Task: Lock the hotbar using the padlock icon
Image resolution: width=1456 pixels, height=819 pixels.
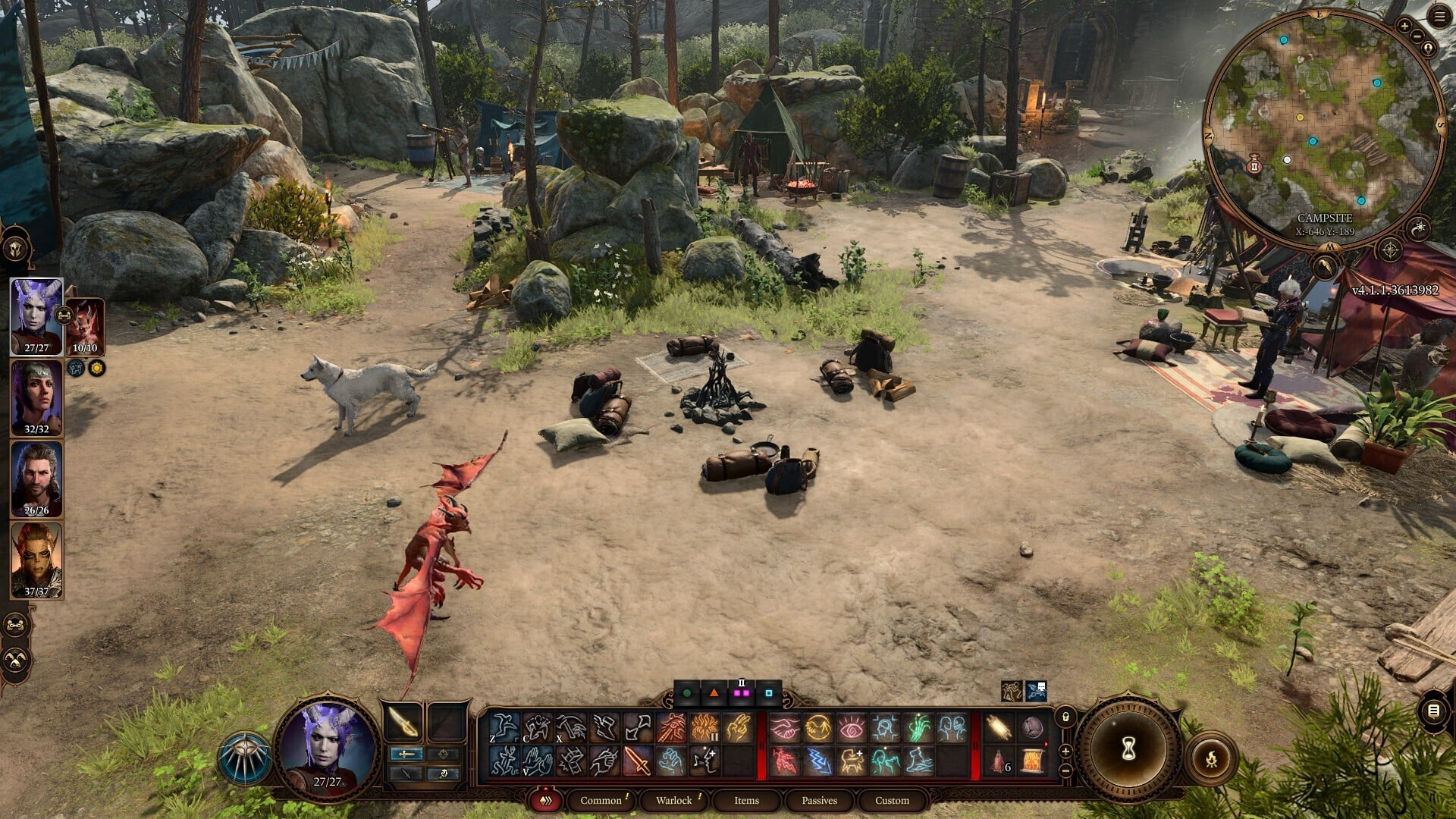Action: (x=1065, y=716)
